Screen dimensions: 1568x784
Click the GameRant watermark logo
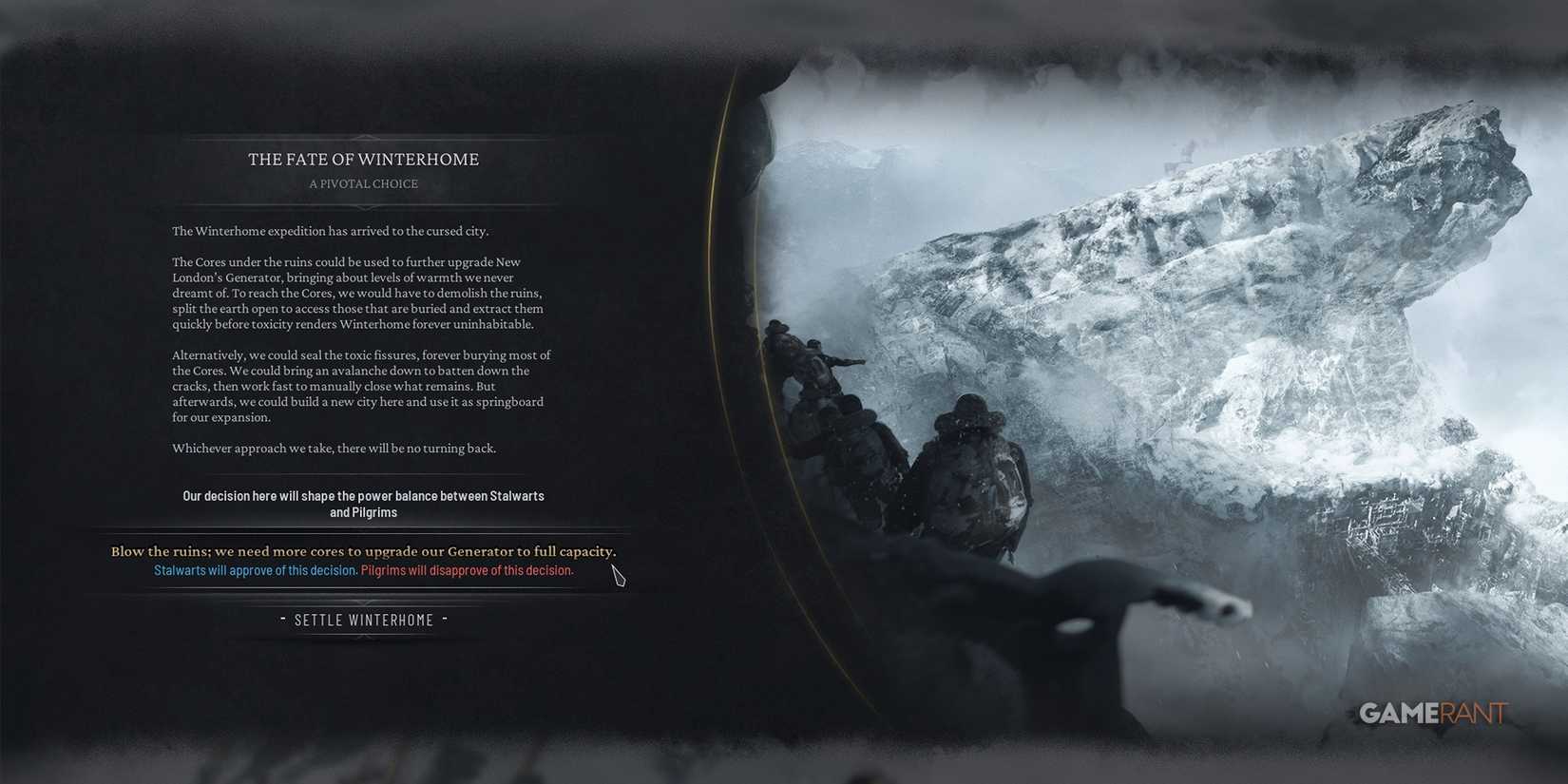(x=1433, y=714)
